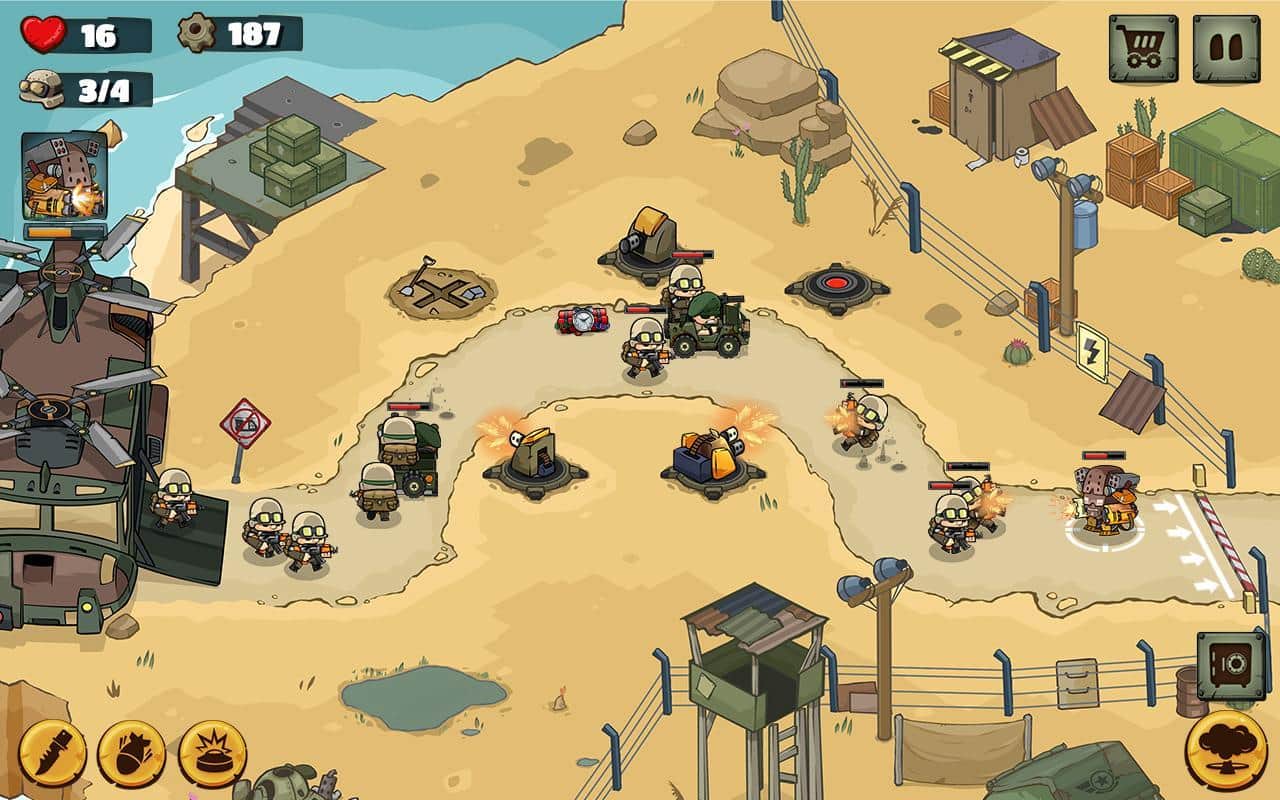The height and width of the screenshot is (800, 1280).
Task: Select the red landmine on the road
Action: coord(583,318)
